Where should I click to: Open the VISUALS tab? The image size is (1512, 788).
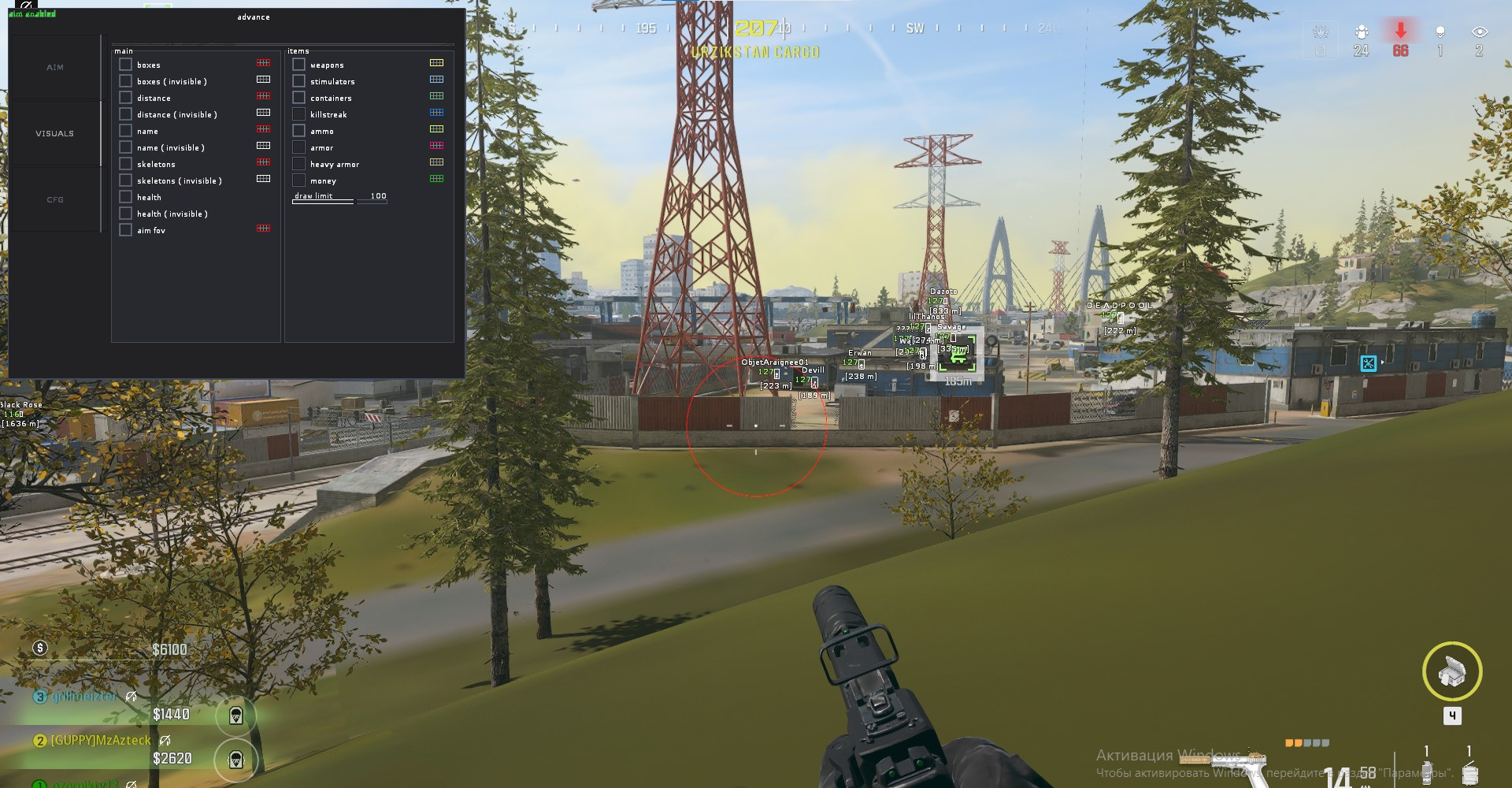tap(55, 134)
